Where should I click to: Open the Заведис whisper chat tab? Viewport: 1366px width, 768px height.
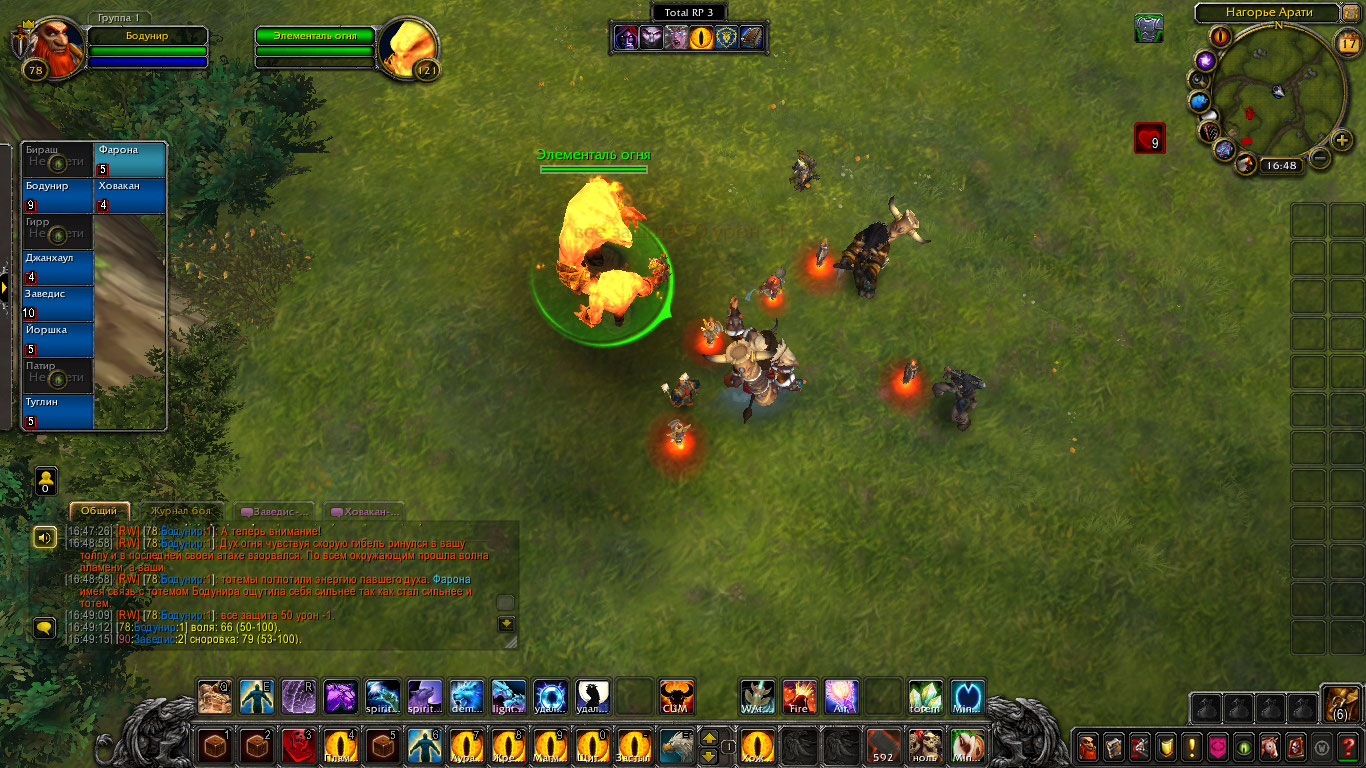pyautogui.click(x=277, y=511)
